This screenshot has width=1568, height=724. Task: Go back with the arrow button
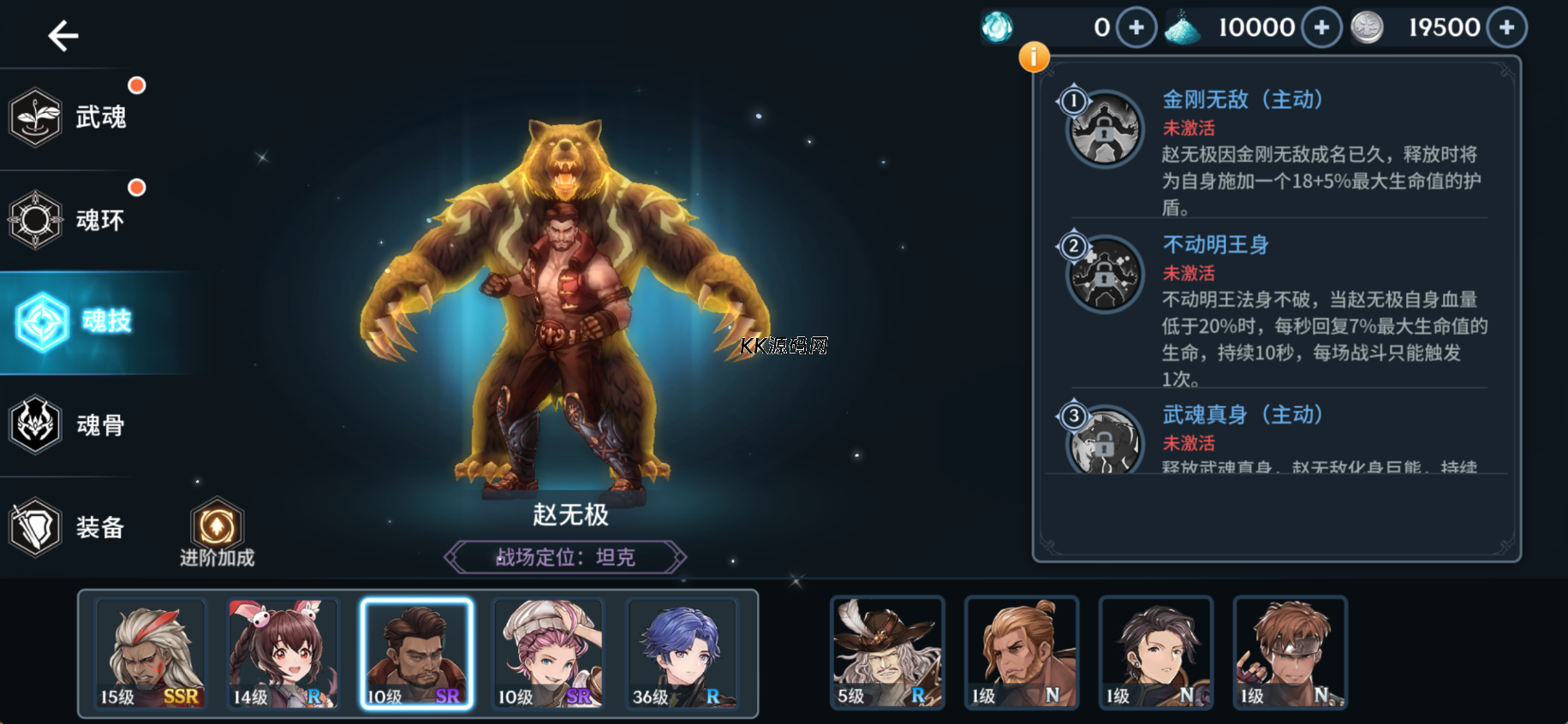click(63, 36)
